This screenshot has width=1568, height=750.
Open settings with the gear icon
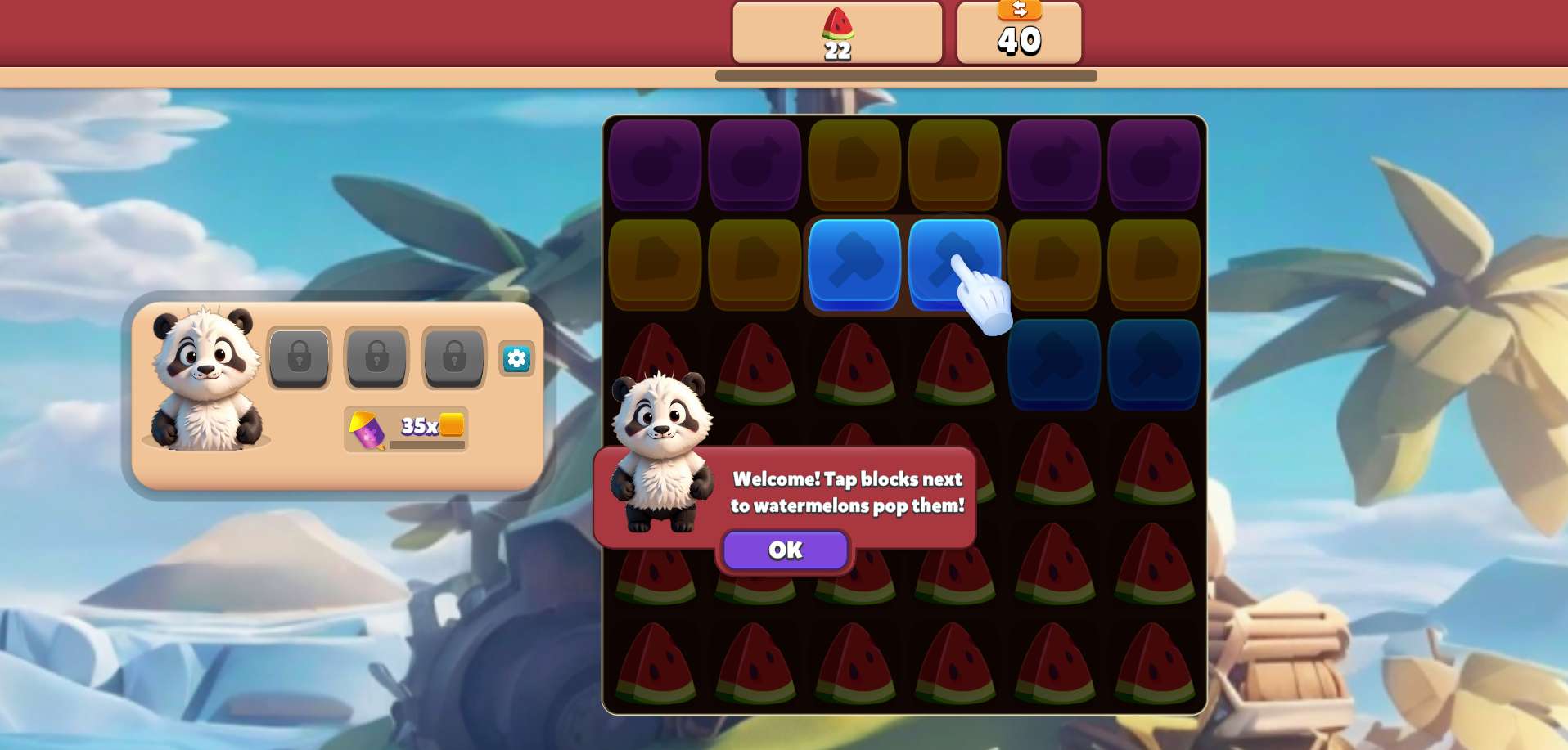516,358
